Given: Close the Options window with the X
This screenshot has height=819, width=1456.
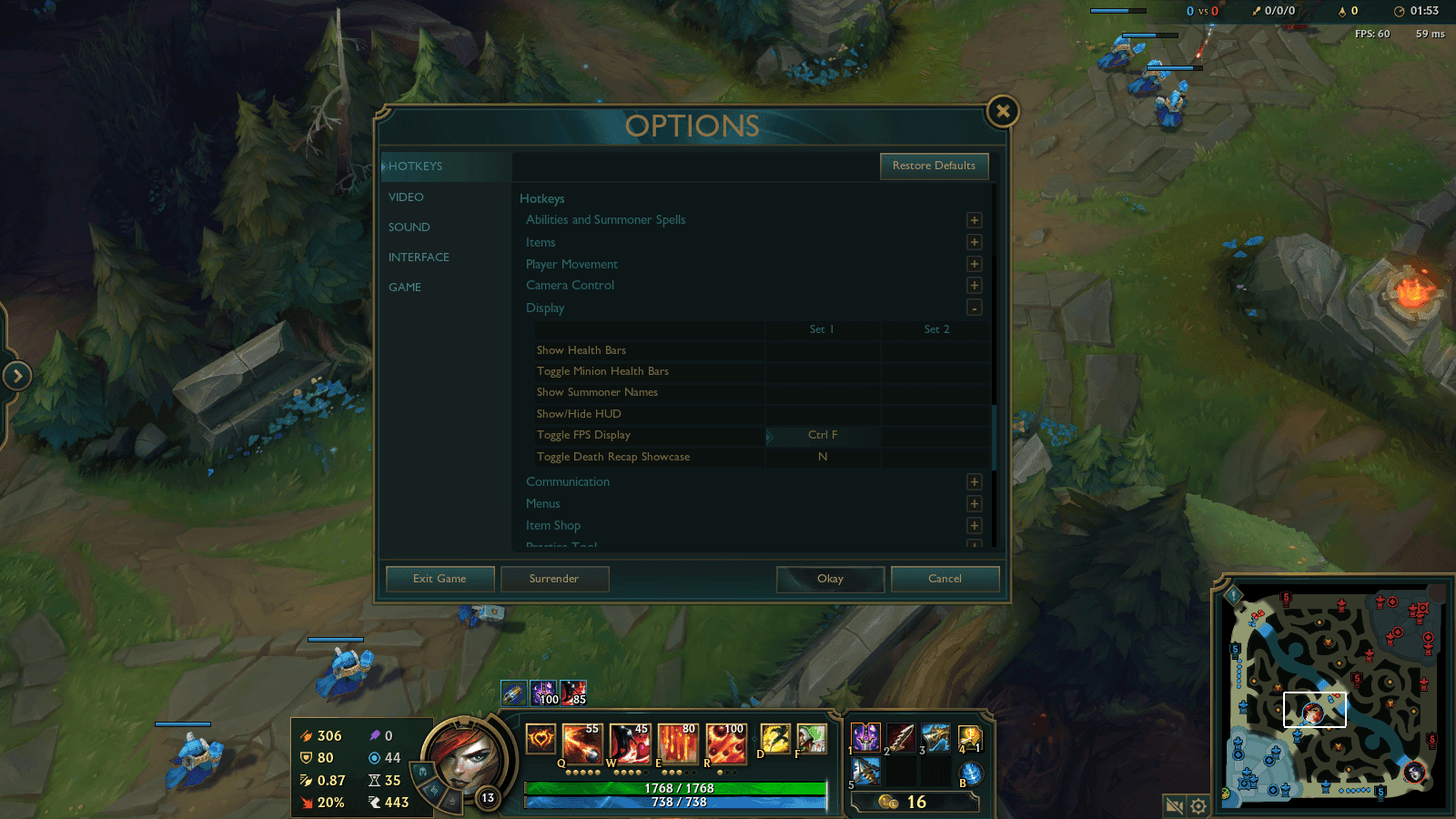Looking at the screenshot, I should point(1002,112).
